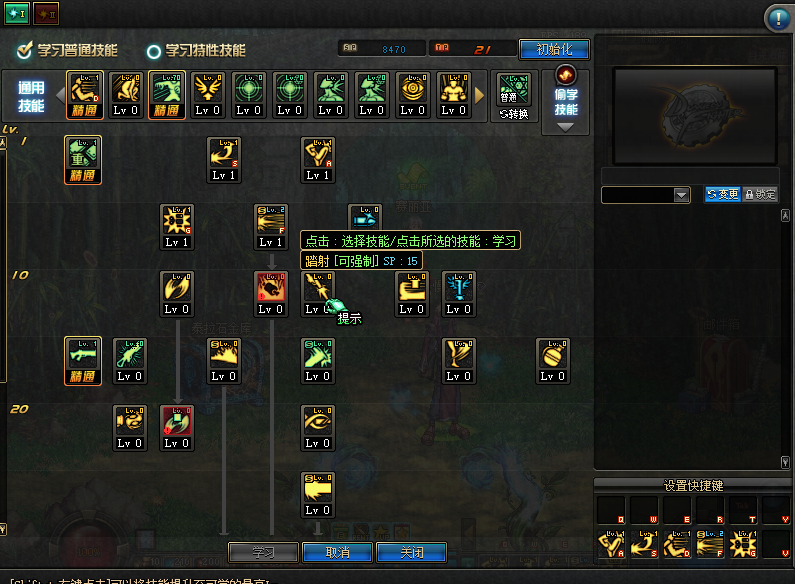Tick the 学习普通技能 option
This screenshot has width=795, height=584.
(25, 50)
